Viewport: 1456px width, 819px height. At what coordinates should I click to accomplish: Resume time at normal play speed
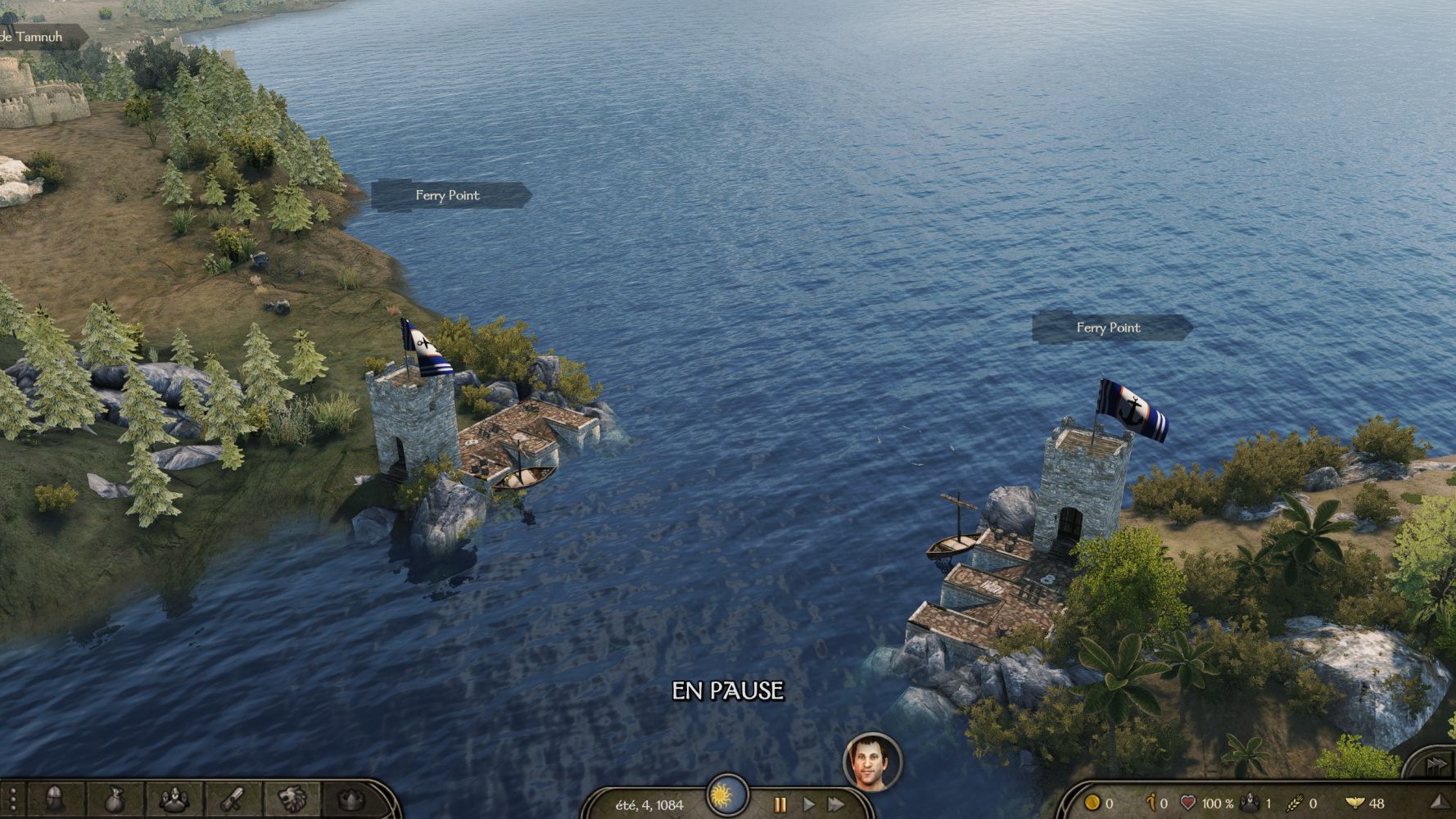[808, 804]
